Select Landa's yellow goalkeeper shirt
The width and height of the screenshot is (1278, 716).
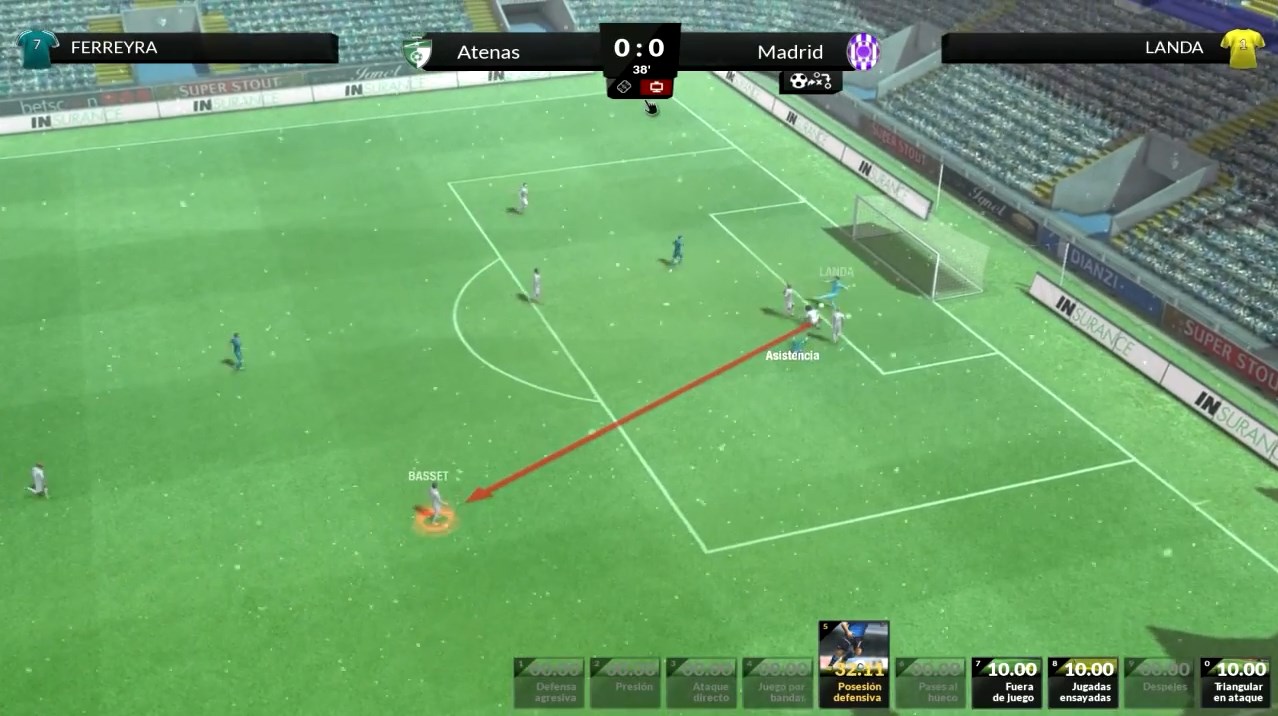coord(1241,47)
